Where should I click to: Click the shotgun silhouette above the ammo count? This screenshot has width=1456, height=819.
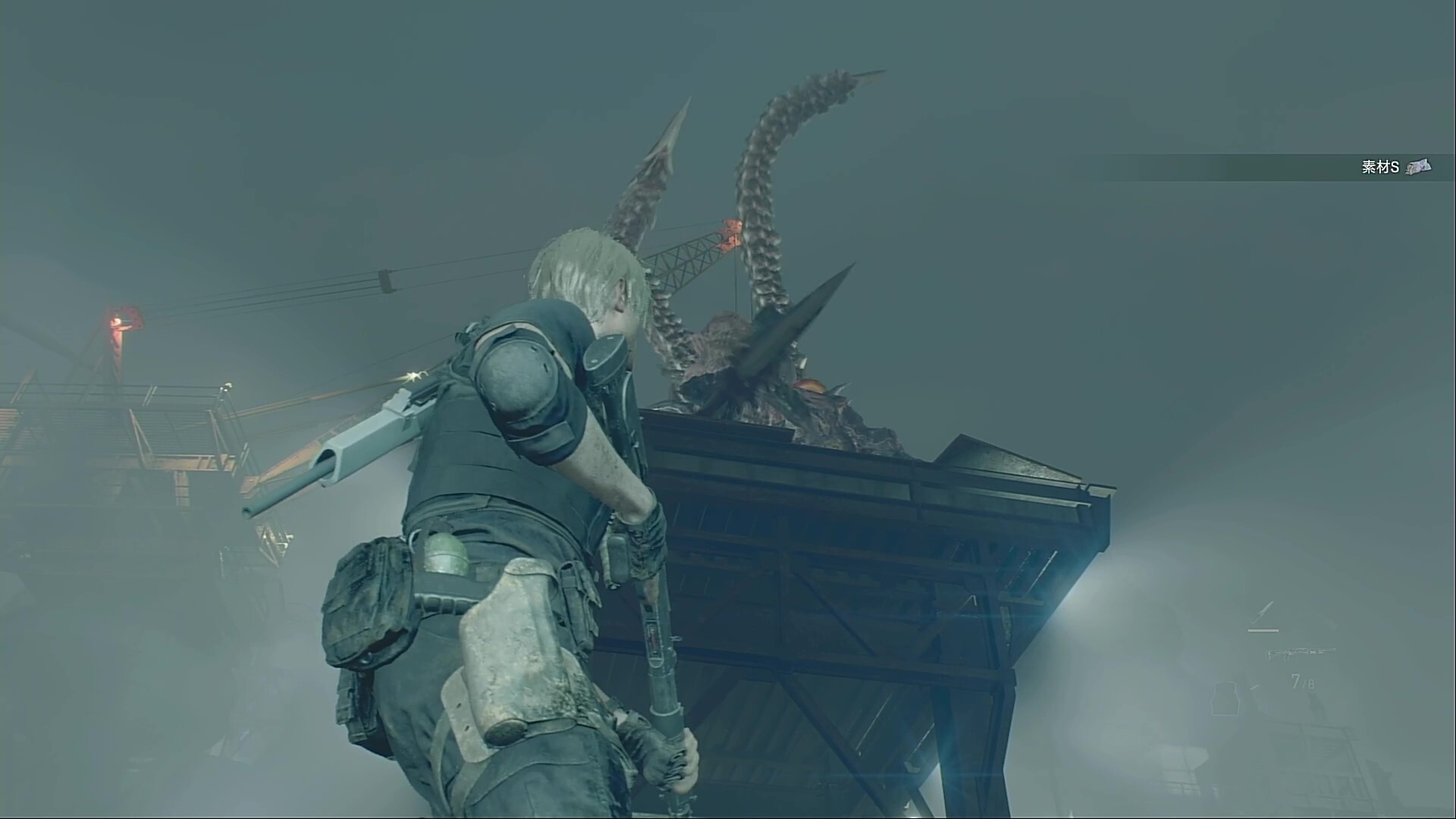pos(1302,653)
